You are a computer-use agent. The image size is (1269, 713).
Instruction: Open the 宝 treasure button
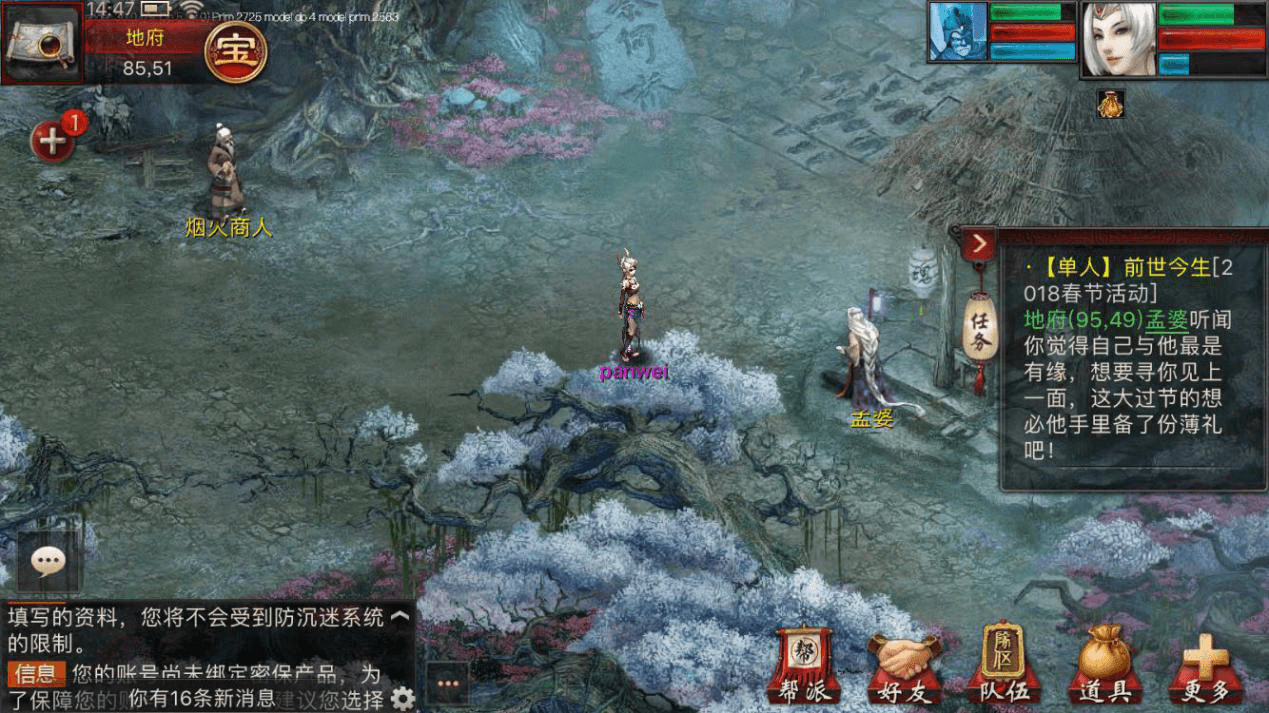(x=235, y=50)
